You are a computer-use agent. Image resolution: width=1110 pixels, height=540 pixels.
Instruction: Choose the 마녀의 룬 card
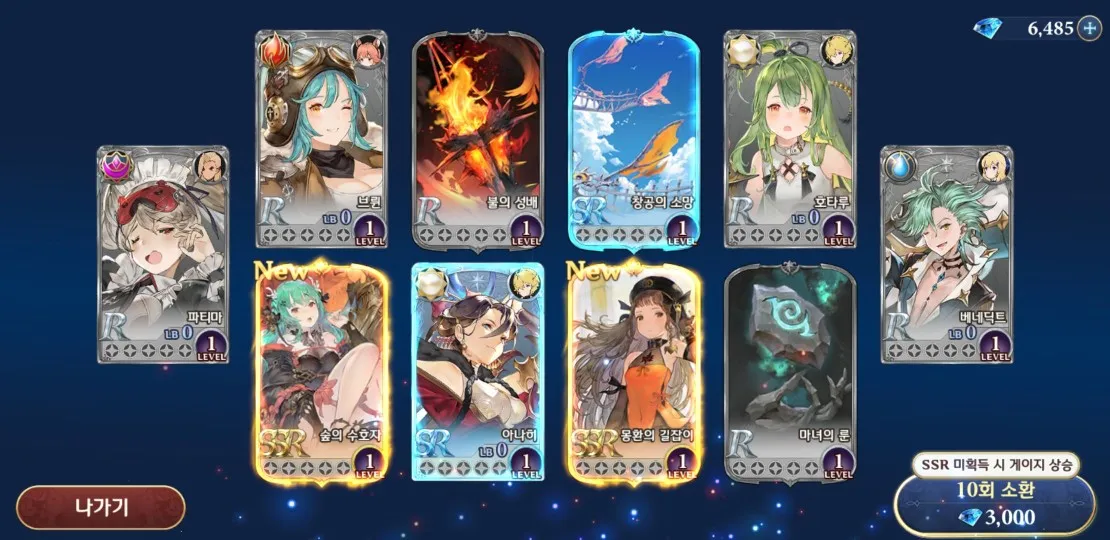[790, 372]
